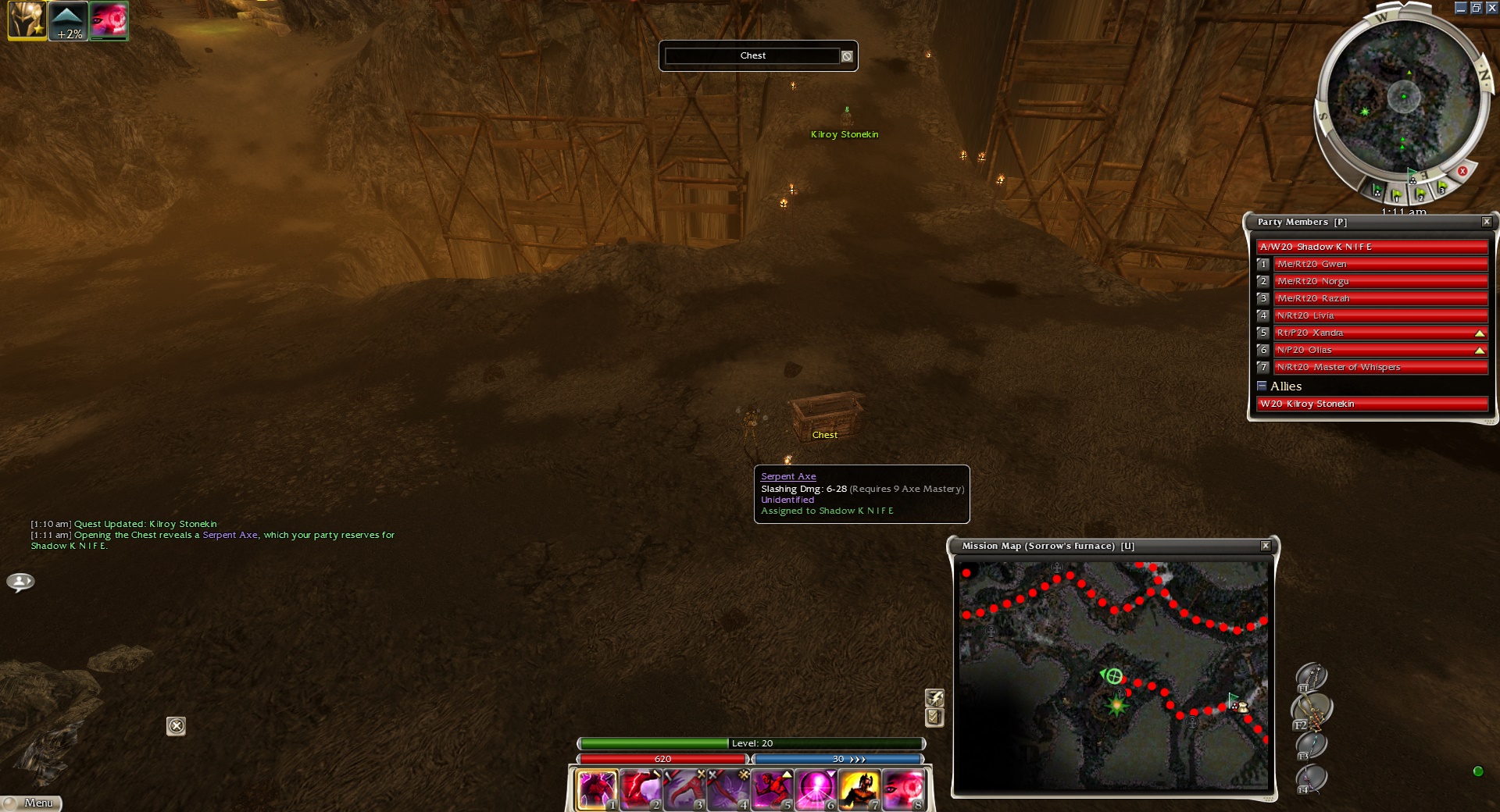Click the compass minimap
This screenshot has height=812, width=1500.
tap(1403, 98)
